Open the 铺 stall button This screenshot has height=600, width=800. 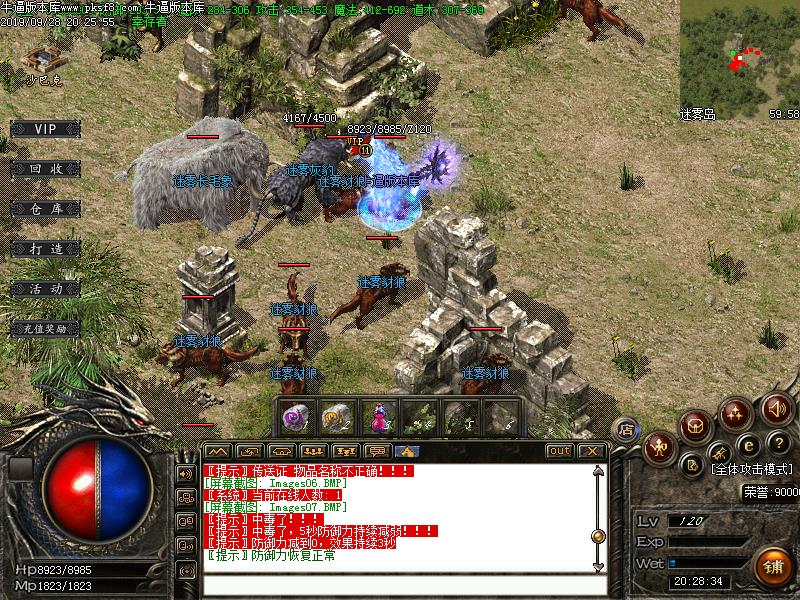(771, 566)
